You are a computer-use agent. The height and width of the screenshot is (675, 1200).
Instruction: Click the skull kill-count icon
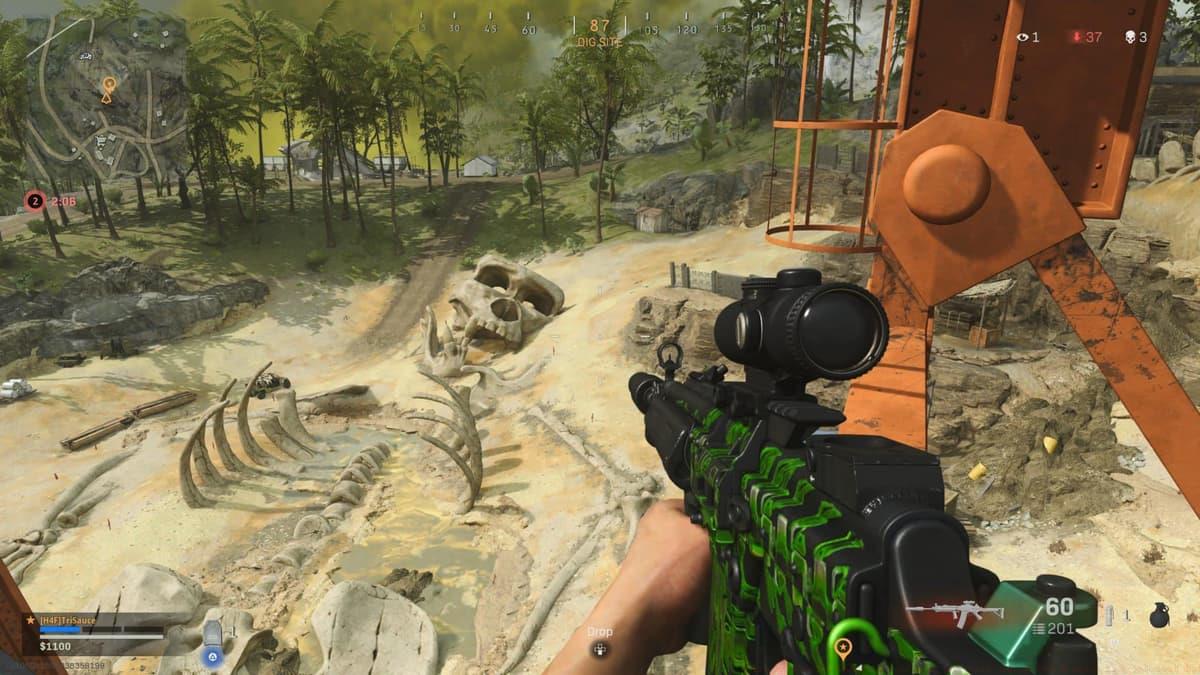click(x=1130, y=37)
